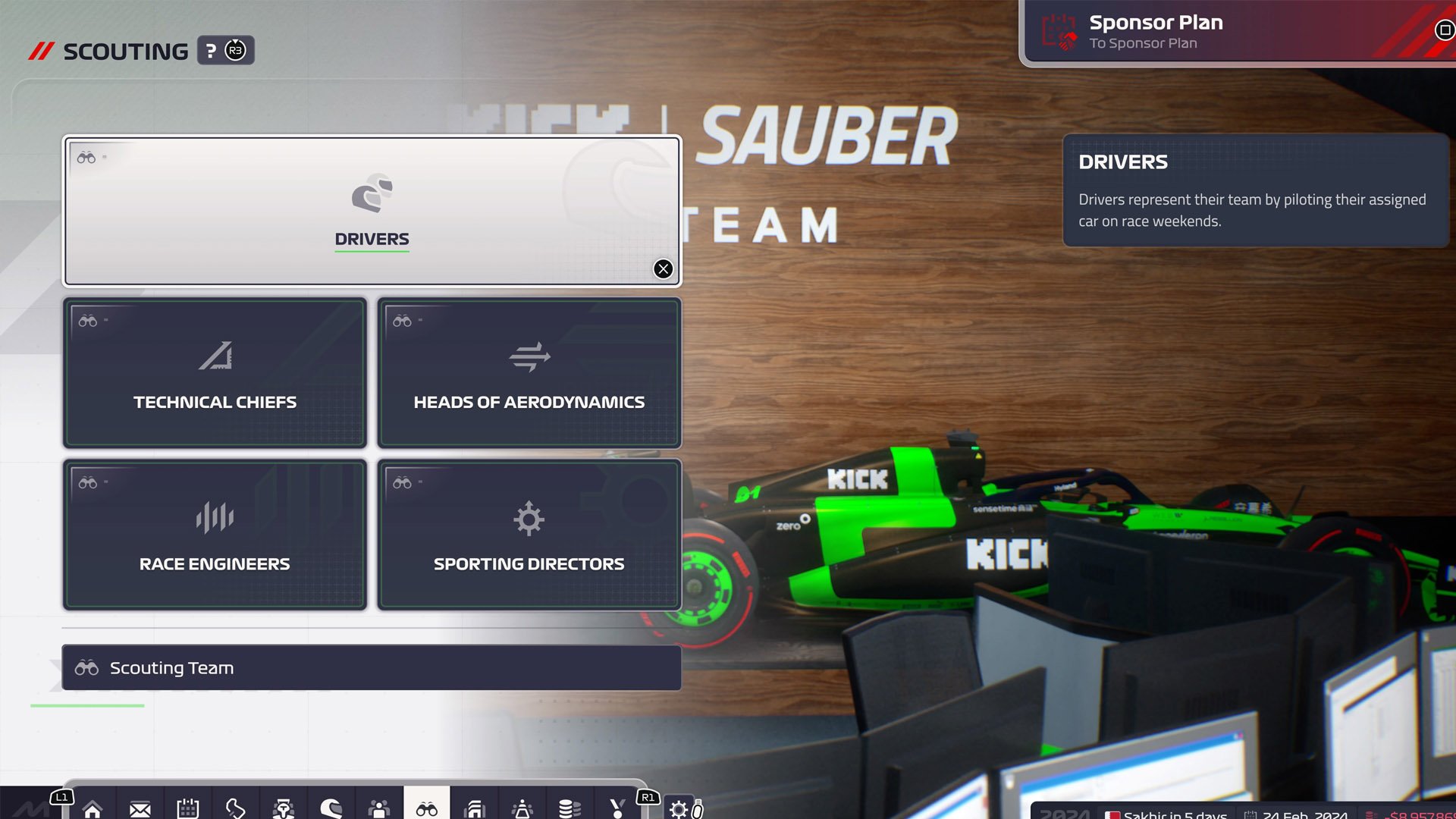Select the Race Engineers card
The height and width of the screenshot is (819, 1456).
click(215, 535)
